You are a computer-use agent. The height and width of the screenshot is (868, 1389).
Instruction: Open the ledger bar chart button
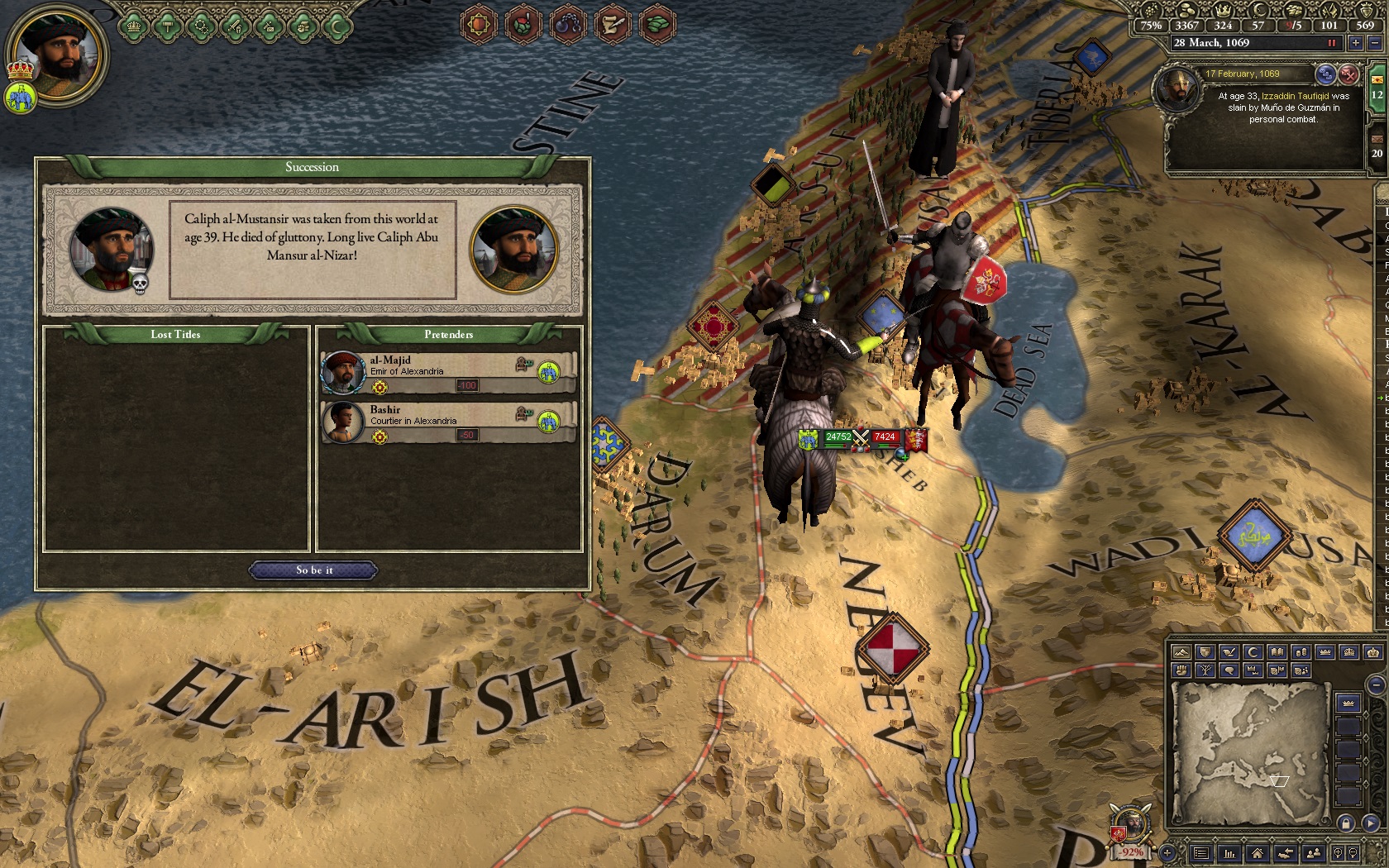tap(1229, 853)
